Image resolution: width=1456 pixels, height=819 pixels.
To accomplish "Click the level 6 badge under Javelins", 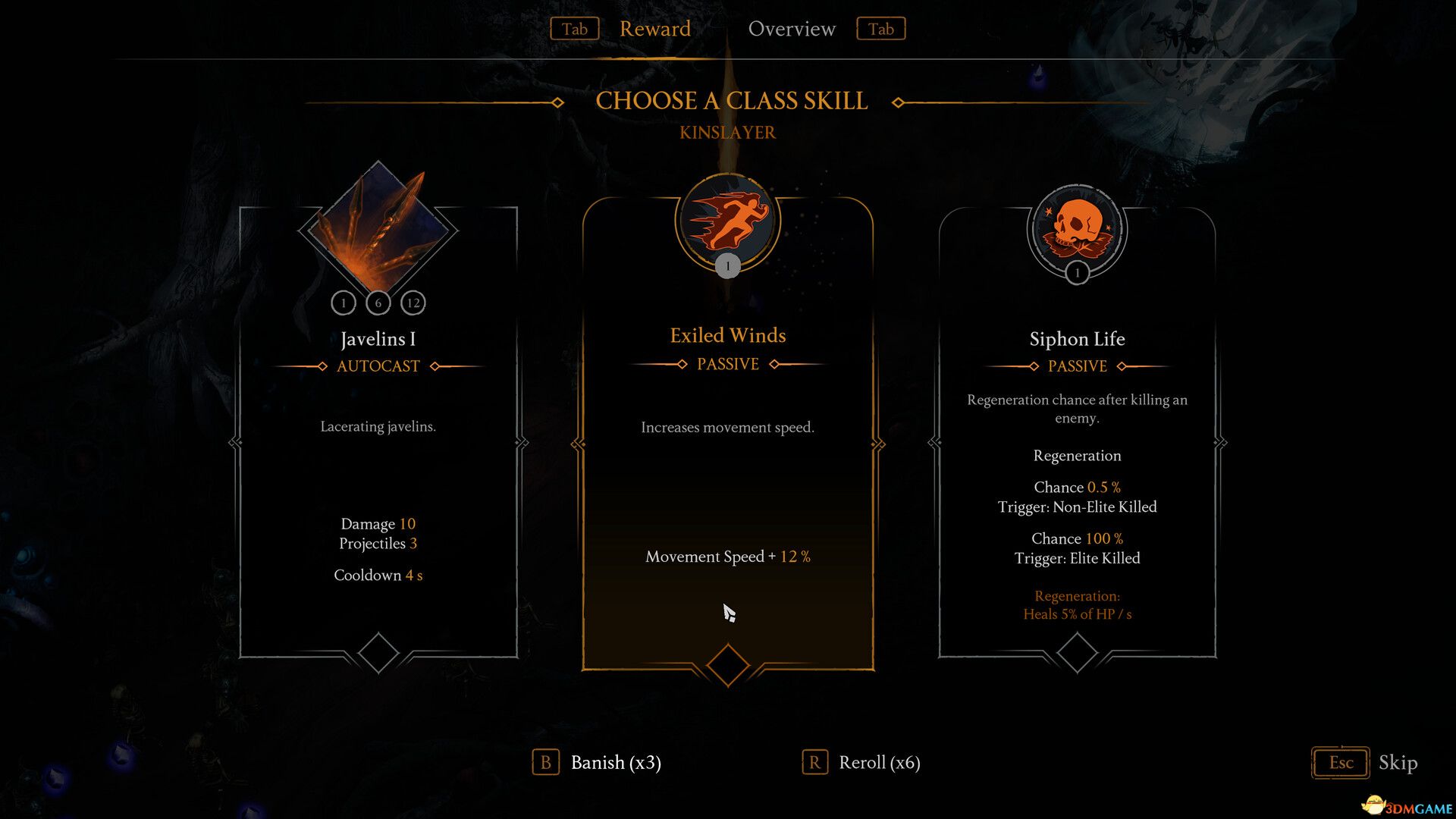I will click(x=378, y=302).
